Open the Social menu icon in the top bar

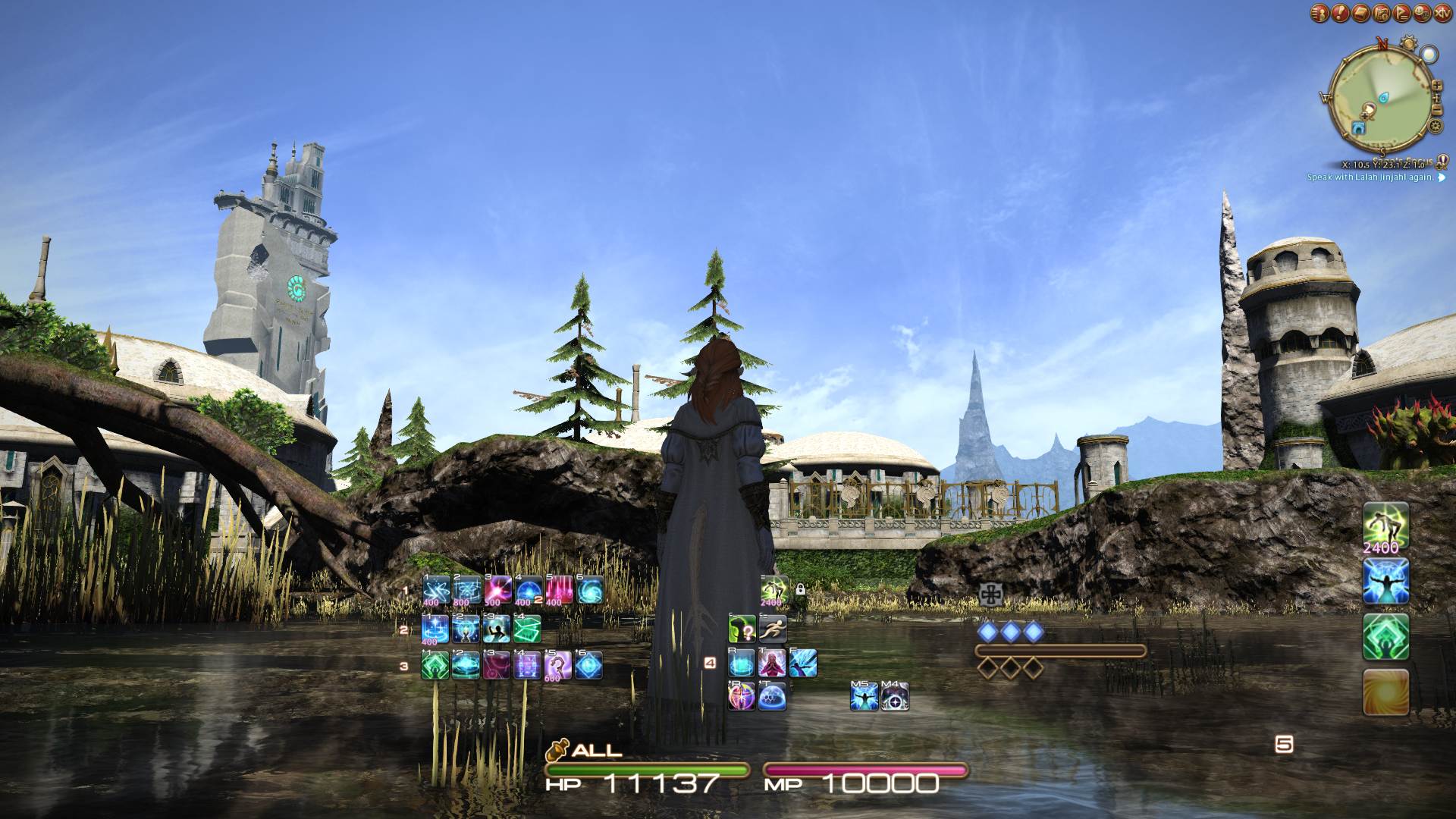1421,13
